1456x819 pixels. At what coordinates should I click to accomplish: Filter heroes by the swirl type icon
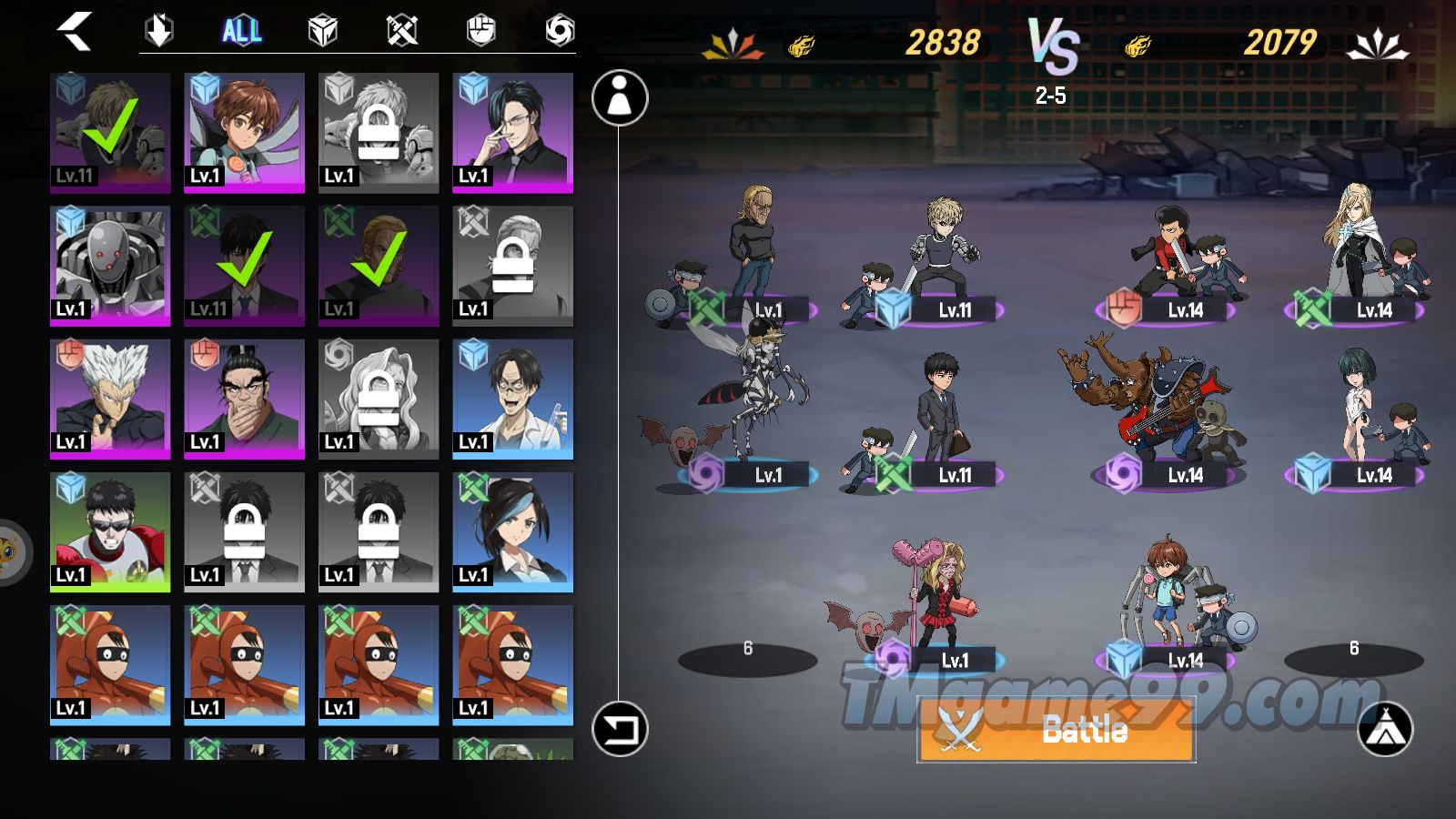click(560, 32)
